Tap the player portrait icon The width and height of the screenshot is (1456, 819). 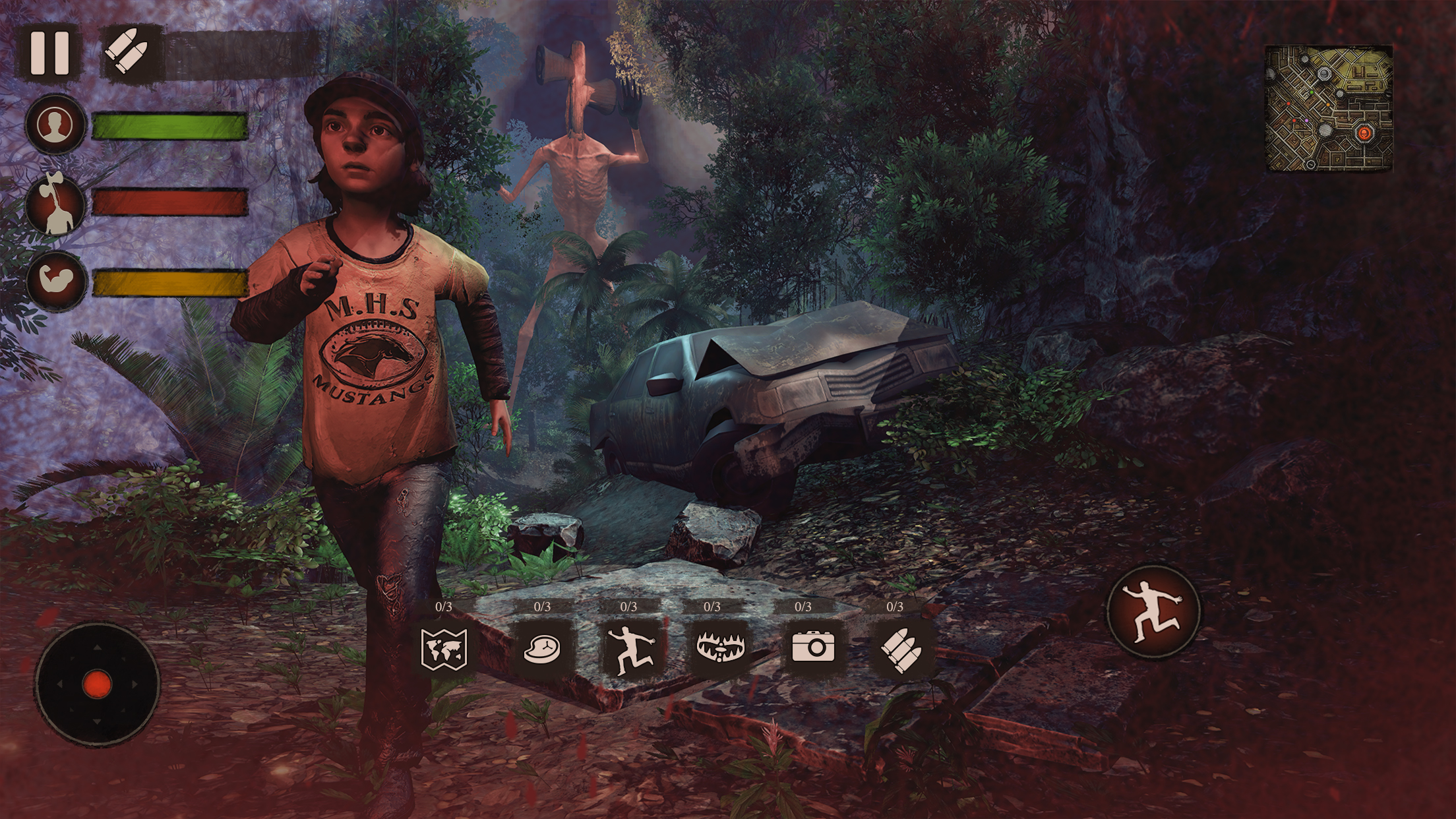(55, 125)
